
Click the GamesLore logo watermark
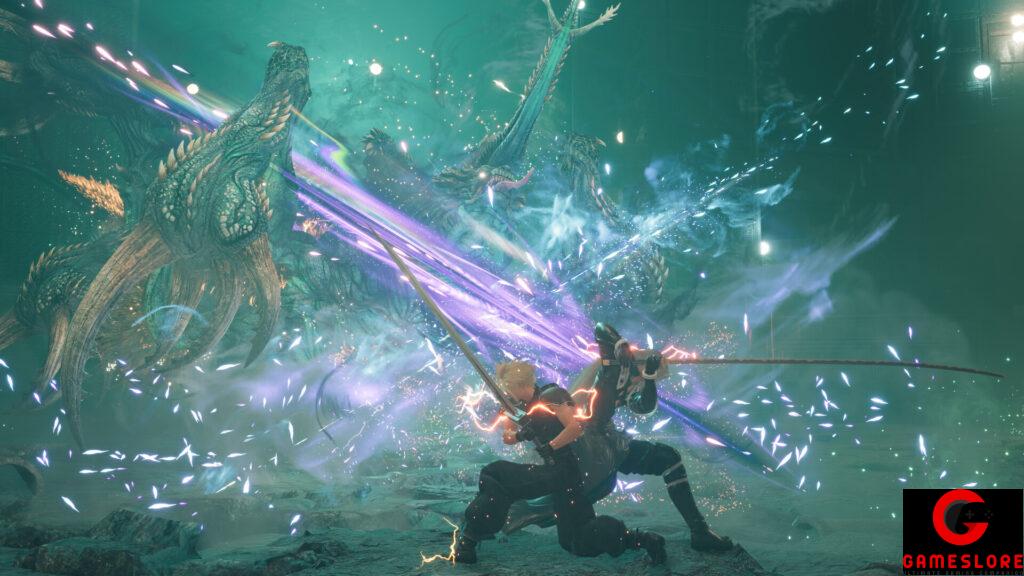(x=962, y=532)
